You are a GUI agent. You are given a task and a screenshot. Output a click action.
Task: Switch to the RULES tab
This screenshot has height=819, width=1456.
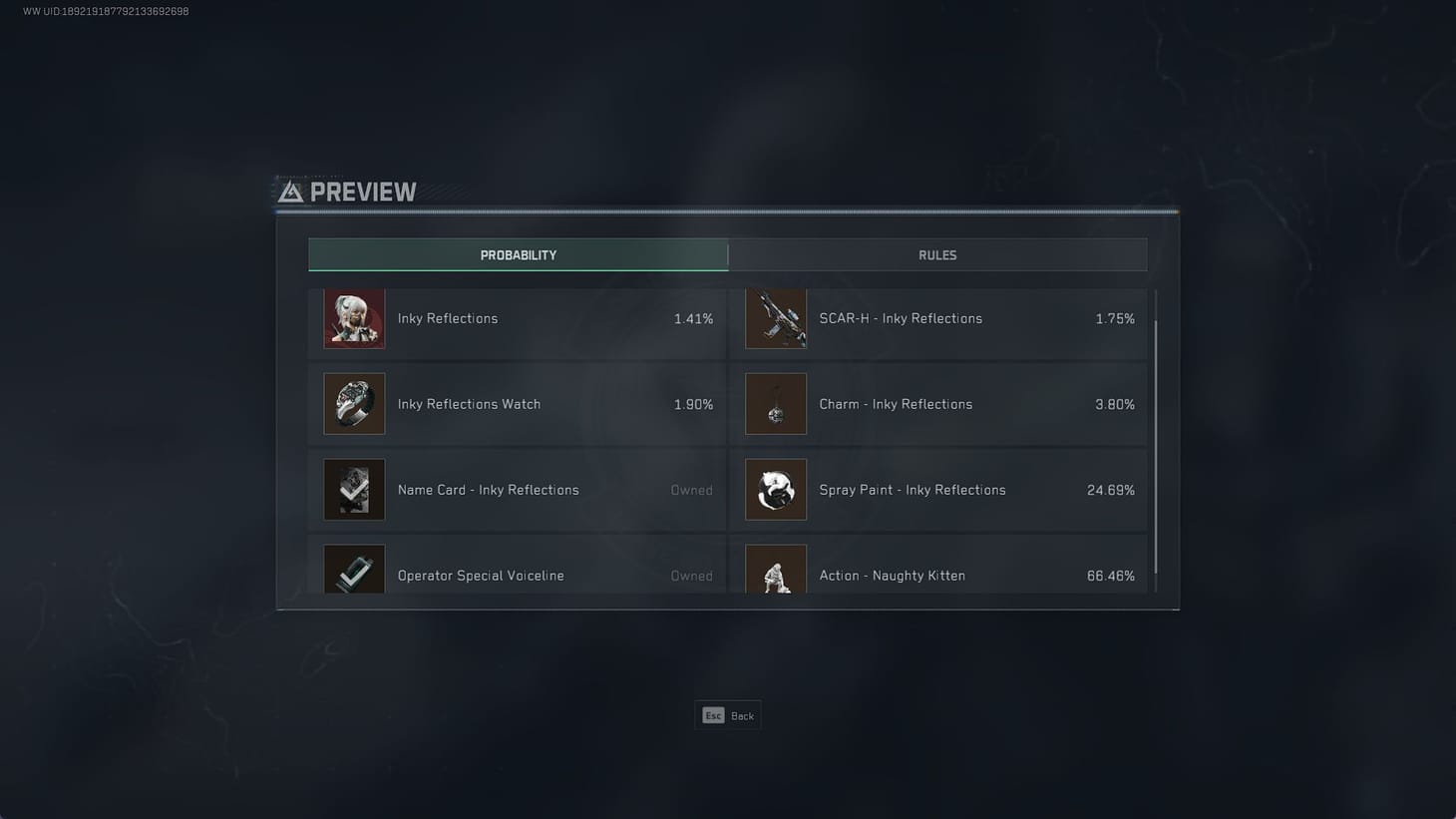coord(937,254)
